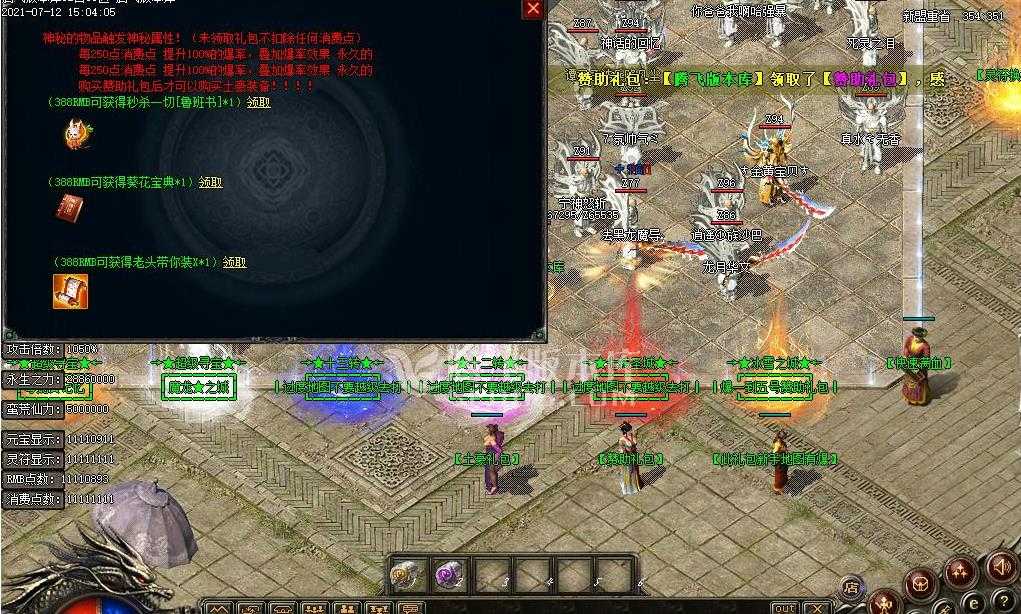Viewport: 1021px width, 614px height.
Task: Claim the 老头带你装X reward link
Action: [x=234, y=262]
